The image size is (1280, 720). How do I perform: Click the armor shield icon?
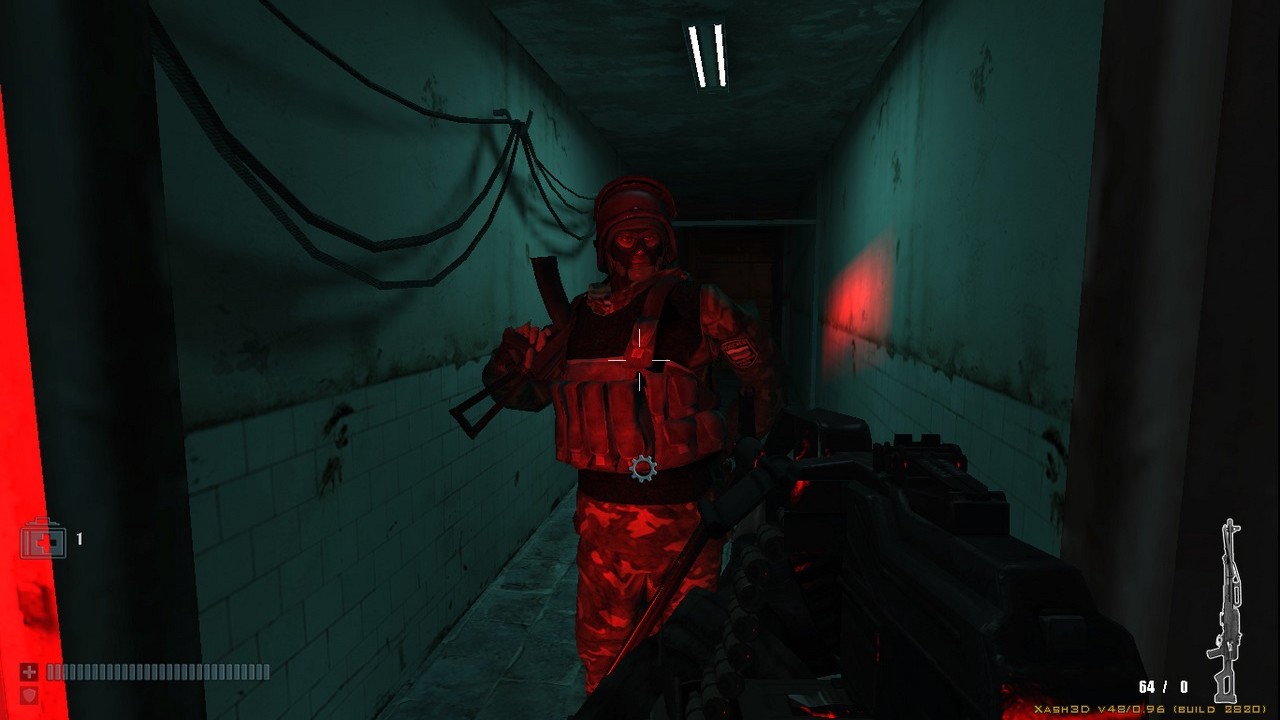coord(29,694)
